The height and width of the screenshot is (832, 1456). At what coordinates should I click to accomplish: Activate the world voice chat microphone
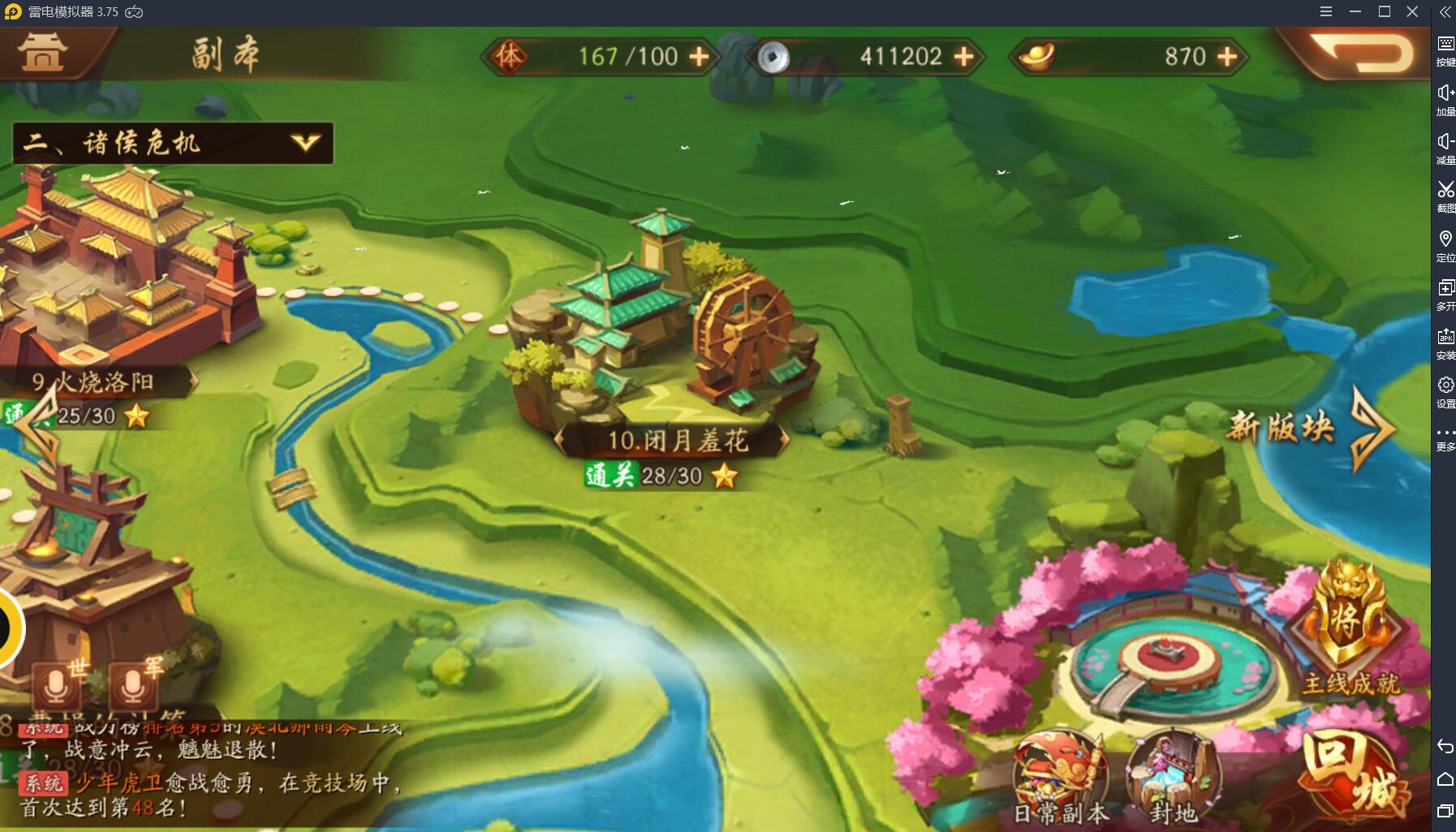pos(56,687)
